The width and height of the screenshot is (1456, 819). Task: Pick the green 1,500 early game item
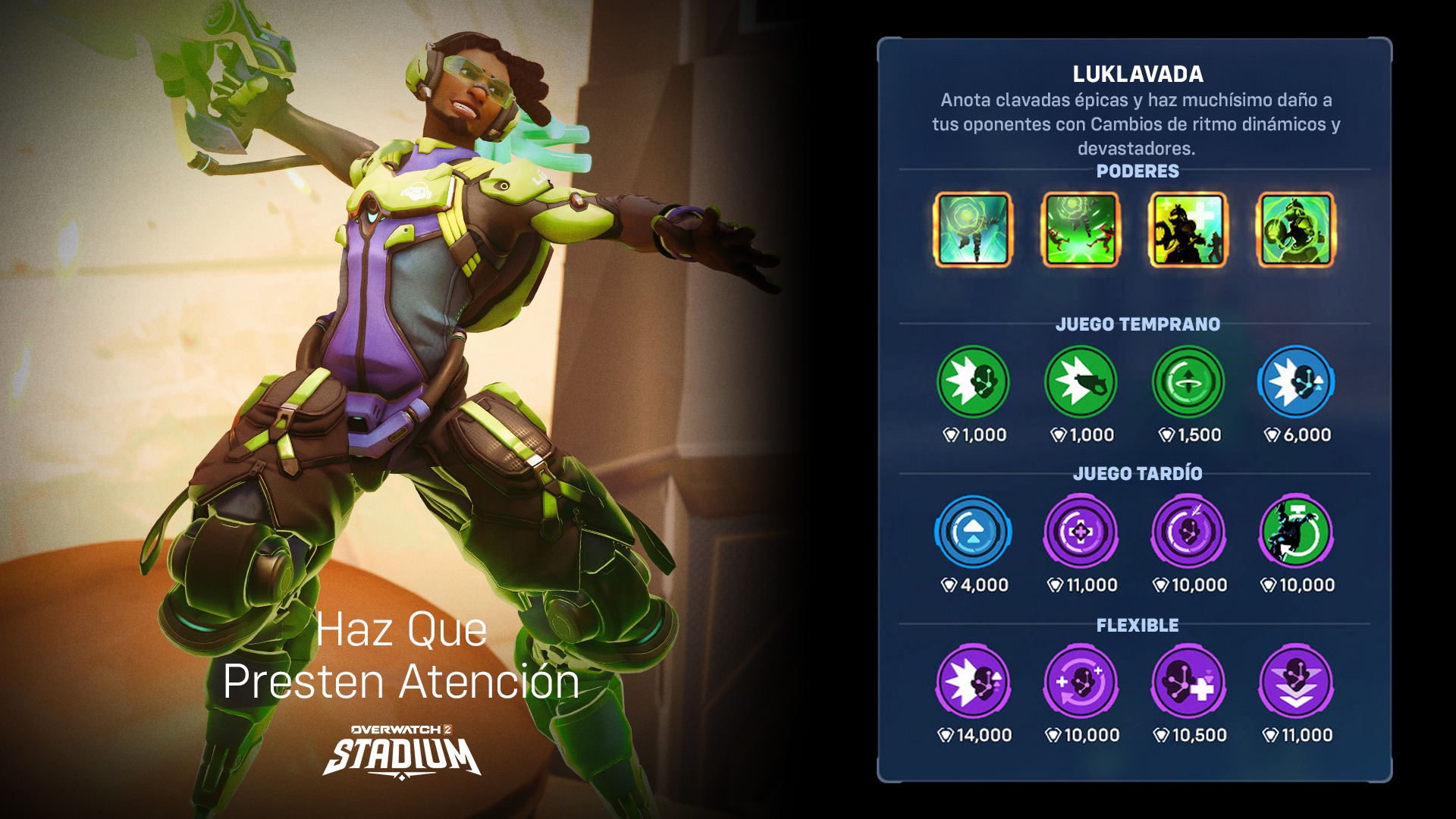tap(1188, 381)
